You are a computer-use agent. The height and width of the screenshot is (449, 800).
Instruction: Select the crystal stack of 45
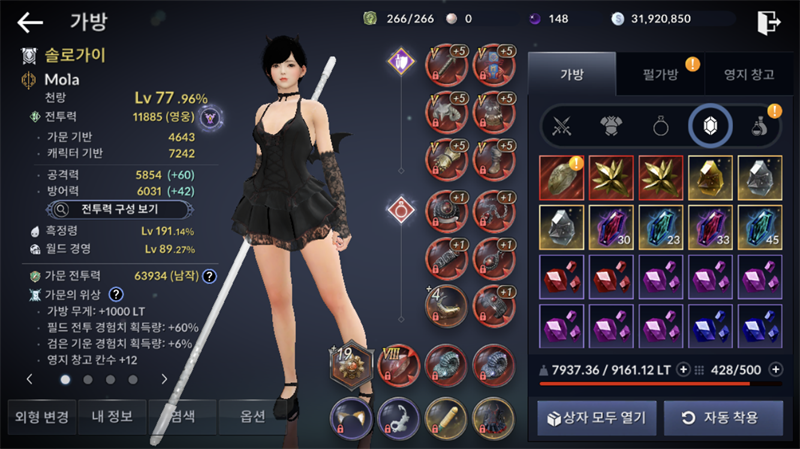758,225
